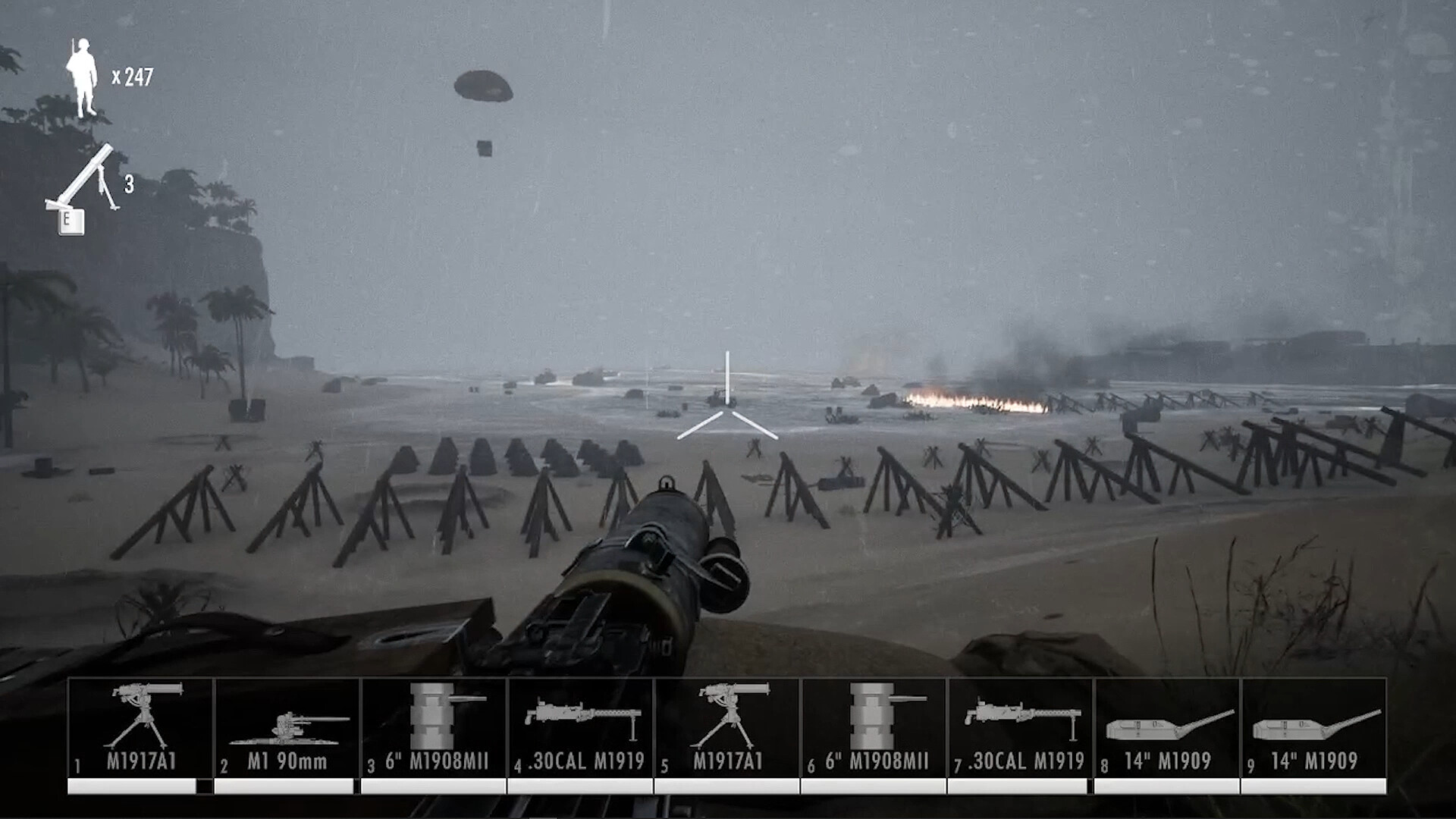Click the soldier count indicator showing x247
The image size is (1456, 819).
(x=107, y=76)
